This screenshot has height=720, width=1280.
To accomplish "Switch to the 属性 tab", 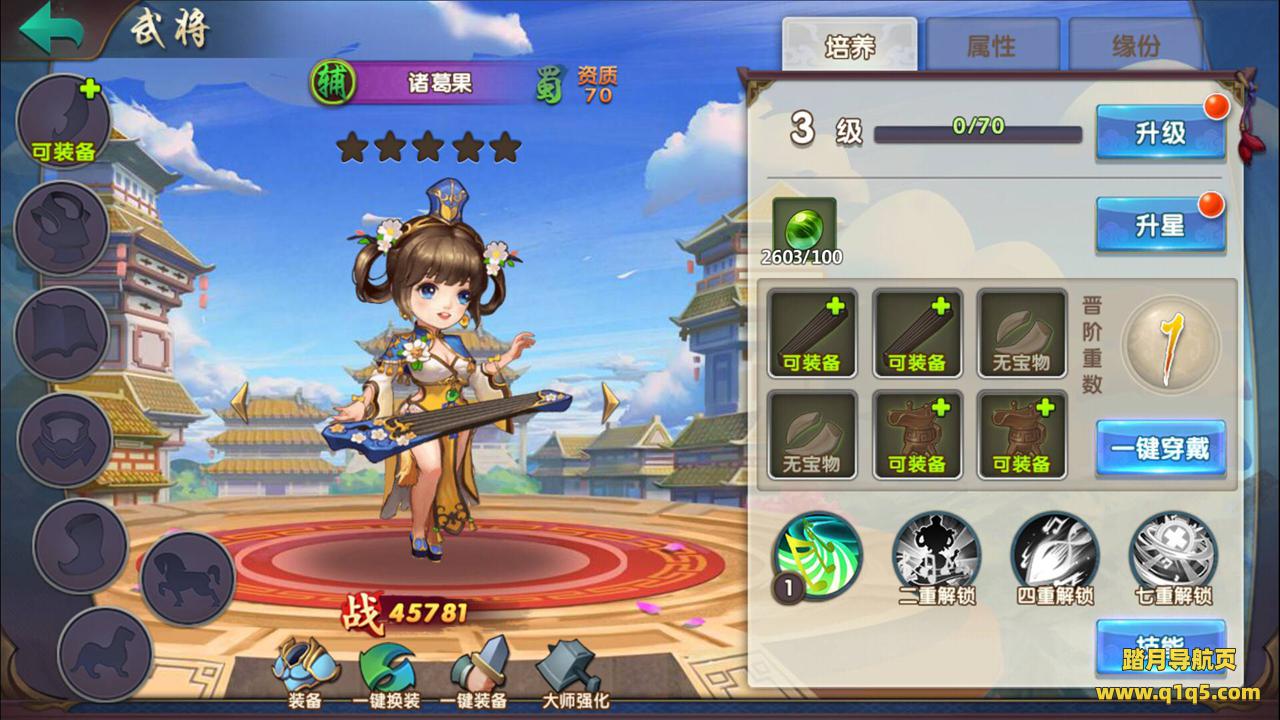I will pos(991,46).
